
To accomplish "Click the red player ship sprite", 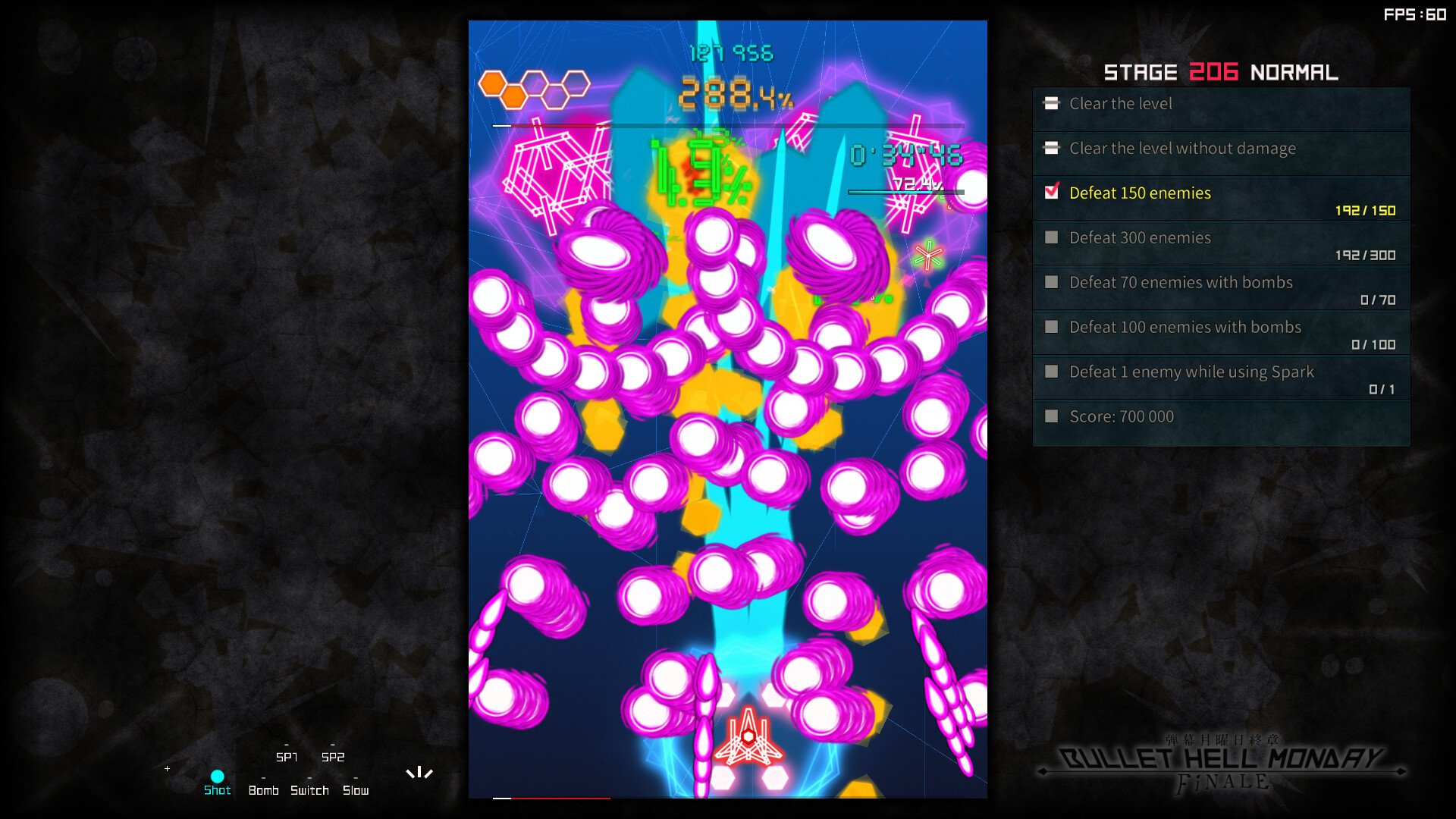I will [x=747, y=739].
